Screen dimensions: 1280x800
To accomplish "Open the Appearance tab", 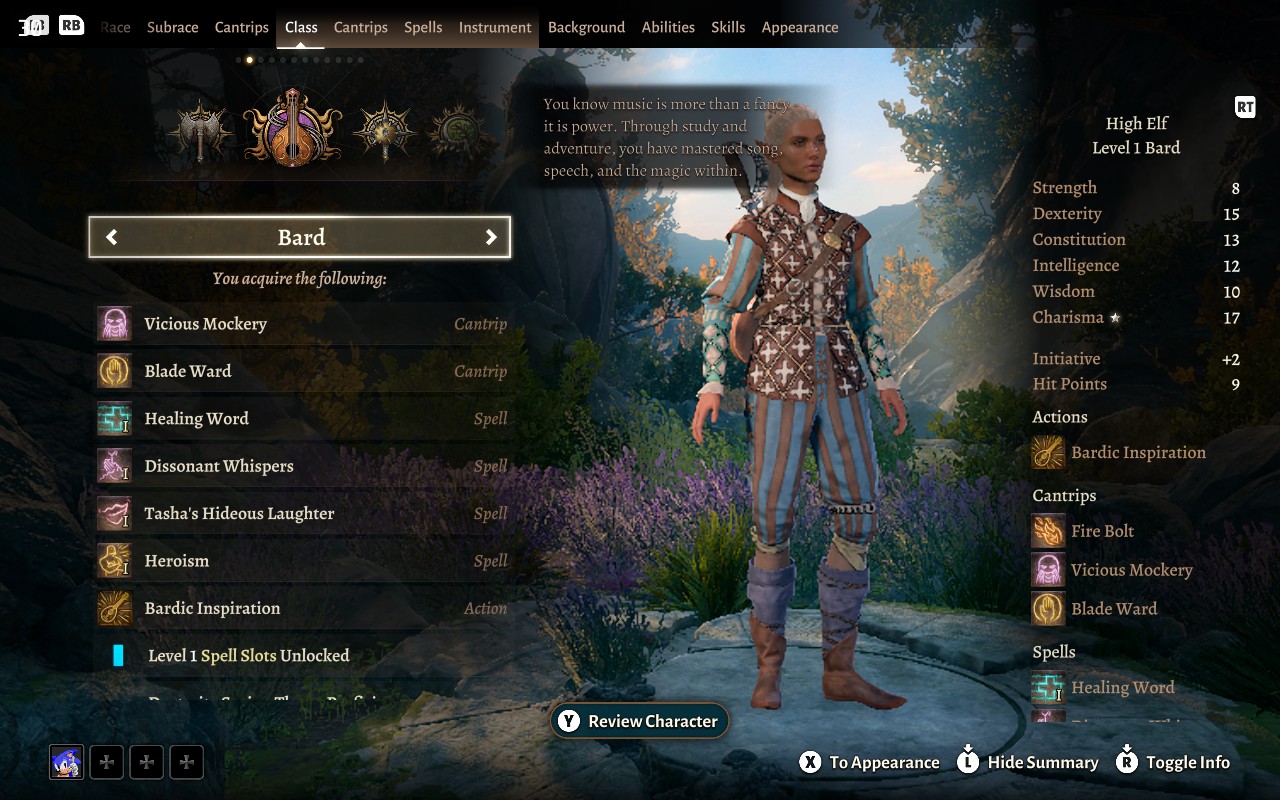I will coord(799,27).
